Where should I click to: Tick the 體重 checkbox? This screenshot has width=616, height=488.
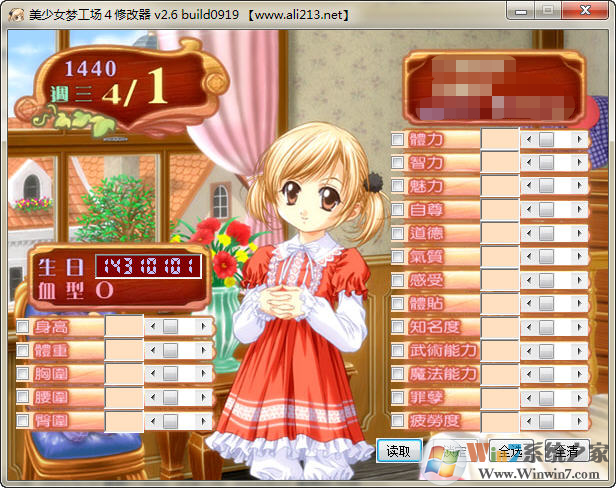(23, 350)
